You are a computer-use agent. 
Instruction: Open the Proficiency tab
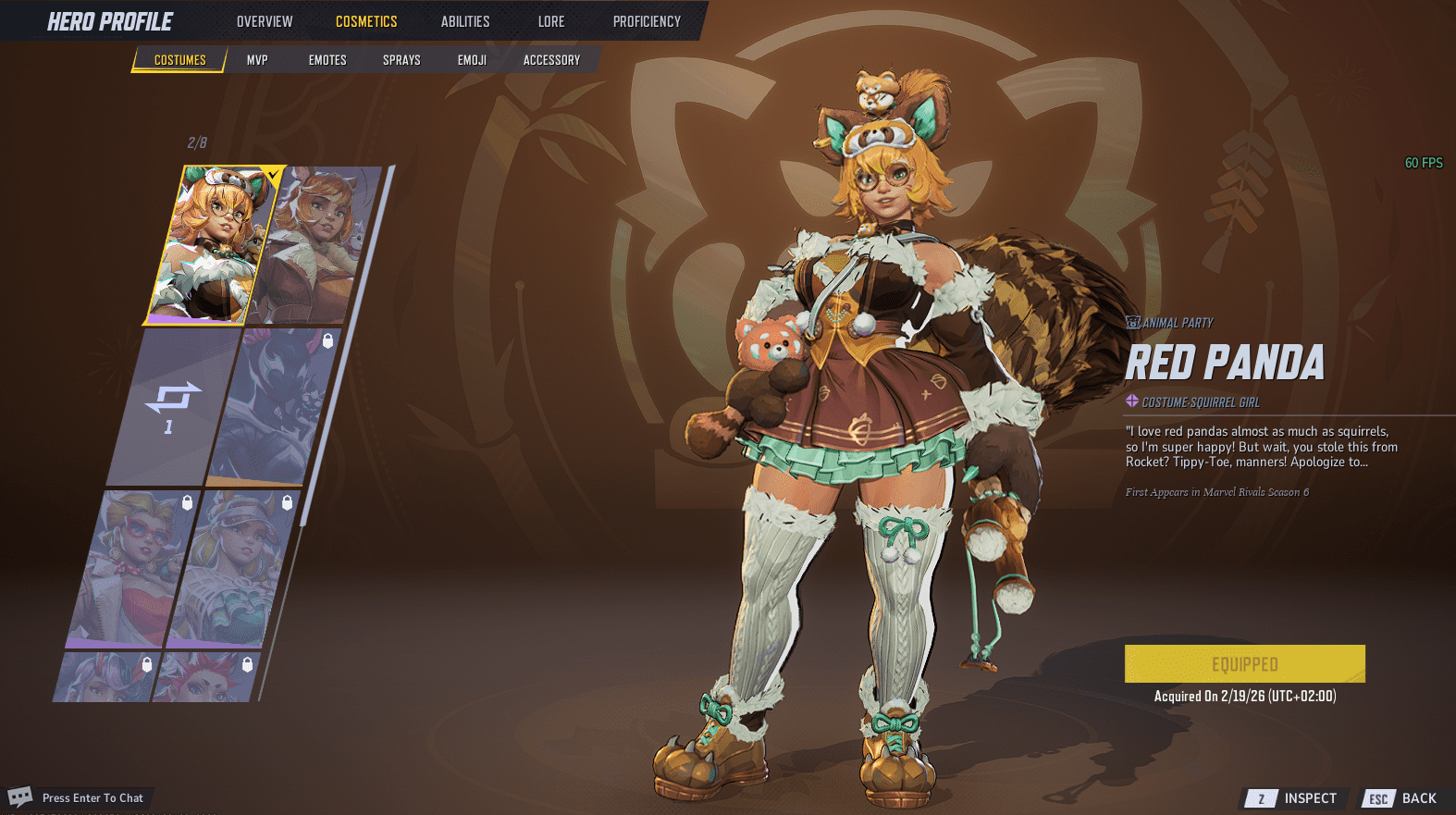[647, 21]
